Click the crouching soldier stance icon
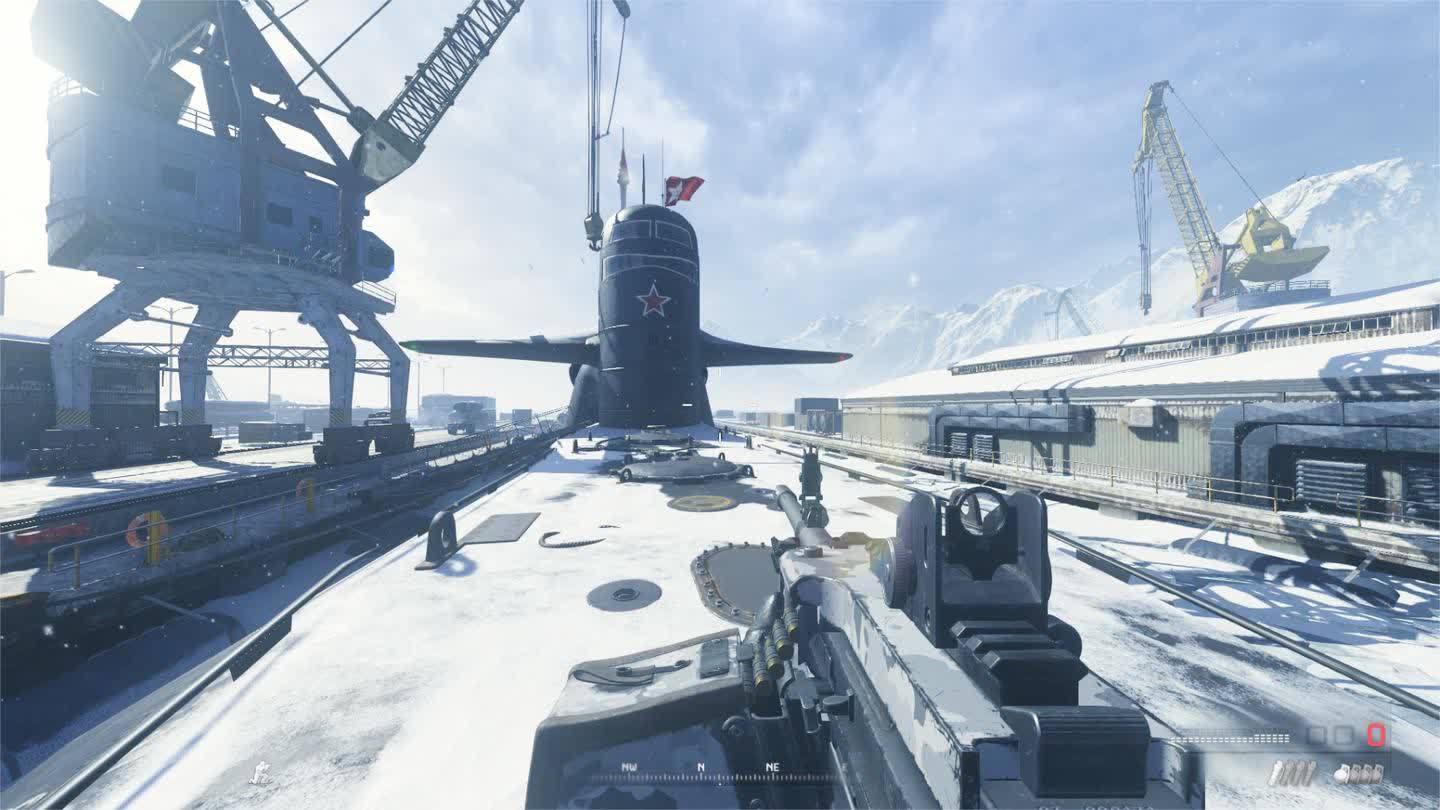The width and height of the screenshot is (1440, 810). coord(260,772)
